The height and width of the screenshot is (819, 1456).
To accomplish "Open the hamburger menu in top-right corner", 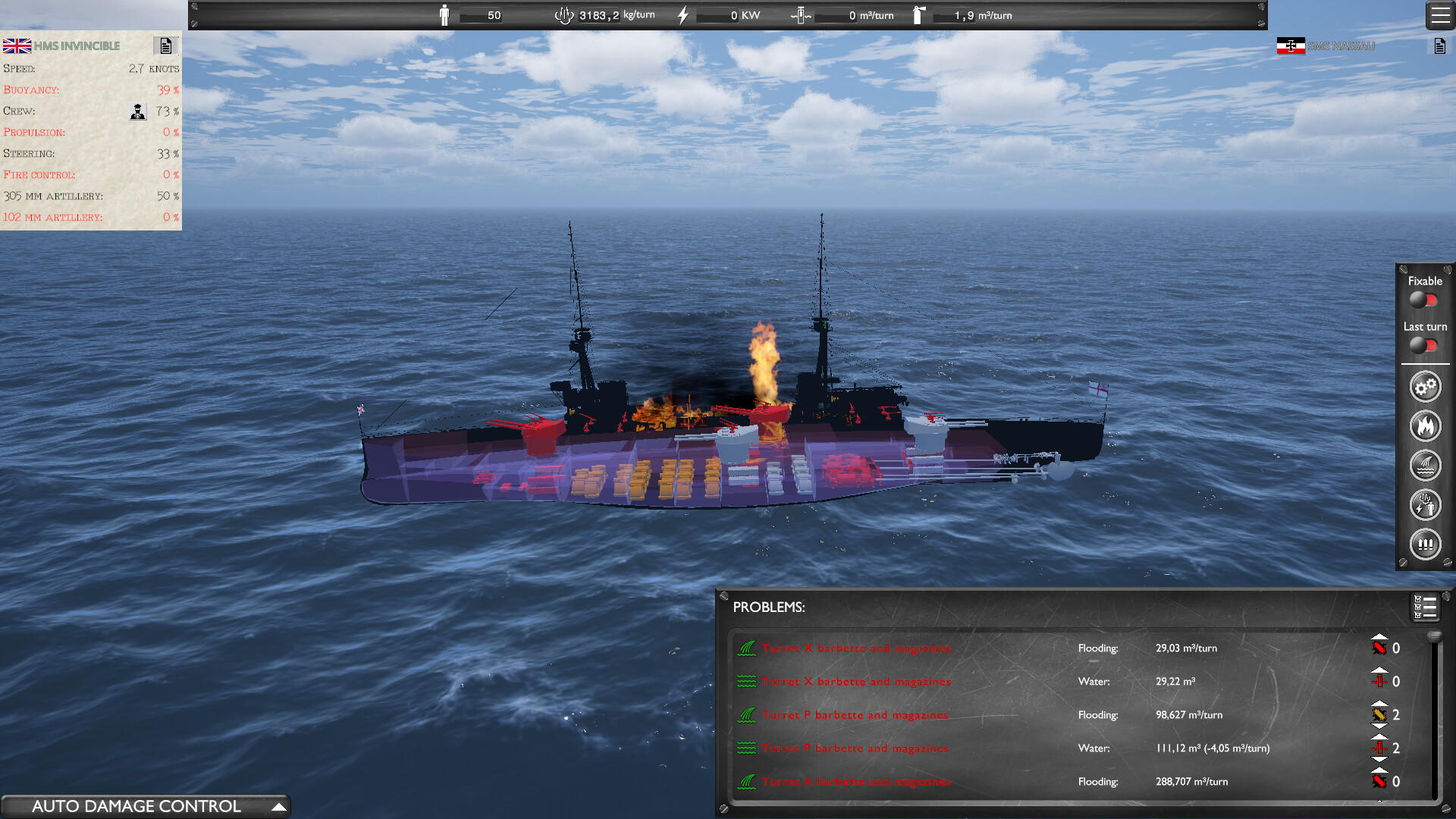I will tap(1439, 15).
